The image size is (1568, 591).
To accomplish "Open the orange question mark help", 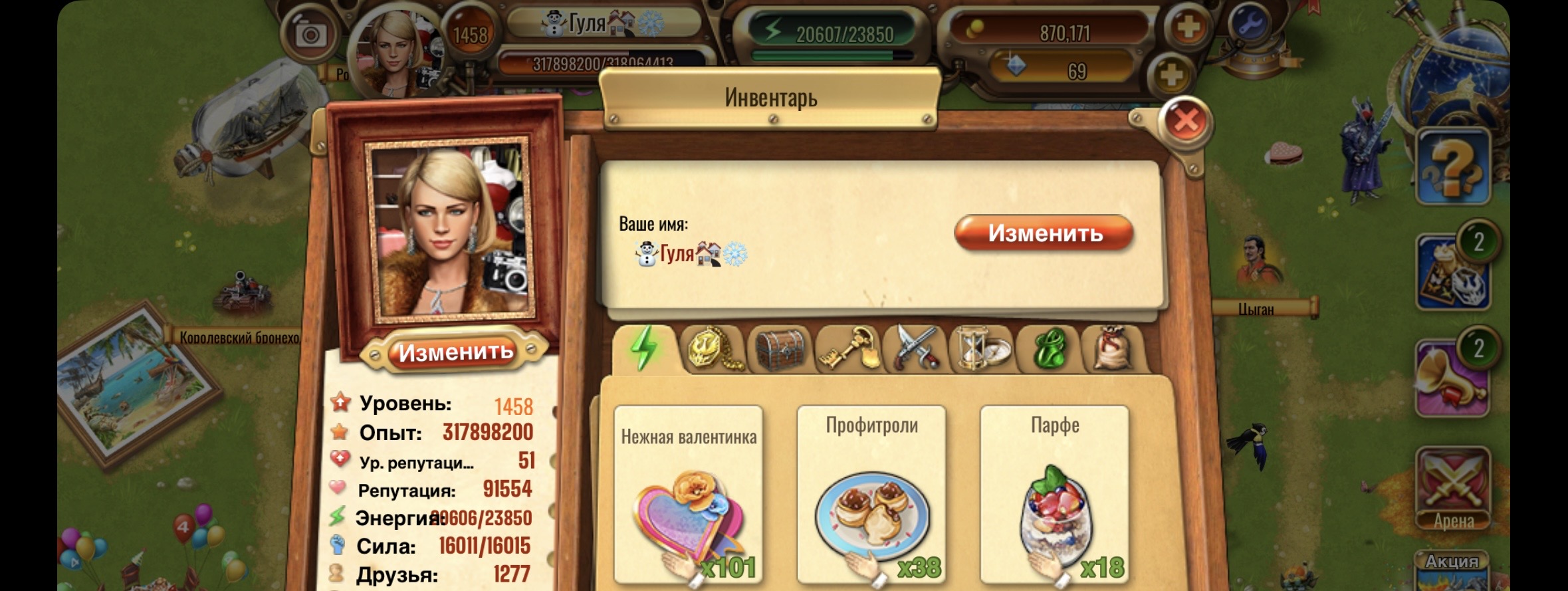I will 1452,166.
